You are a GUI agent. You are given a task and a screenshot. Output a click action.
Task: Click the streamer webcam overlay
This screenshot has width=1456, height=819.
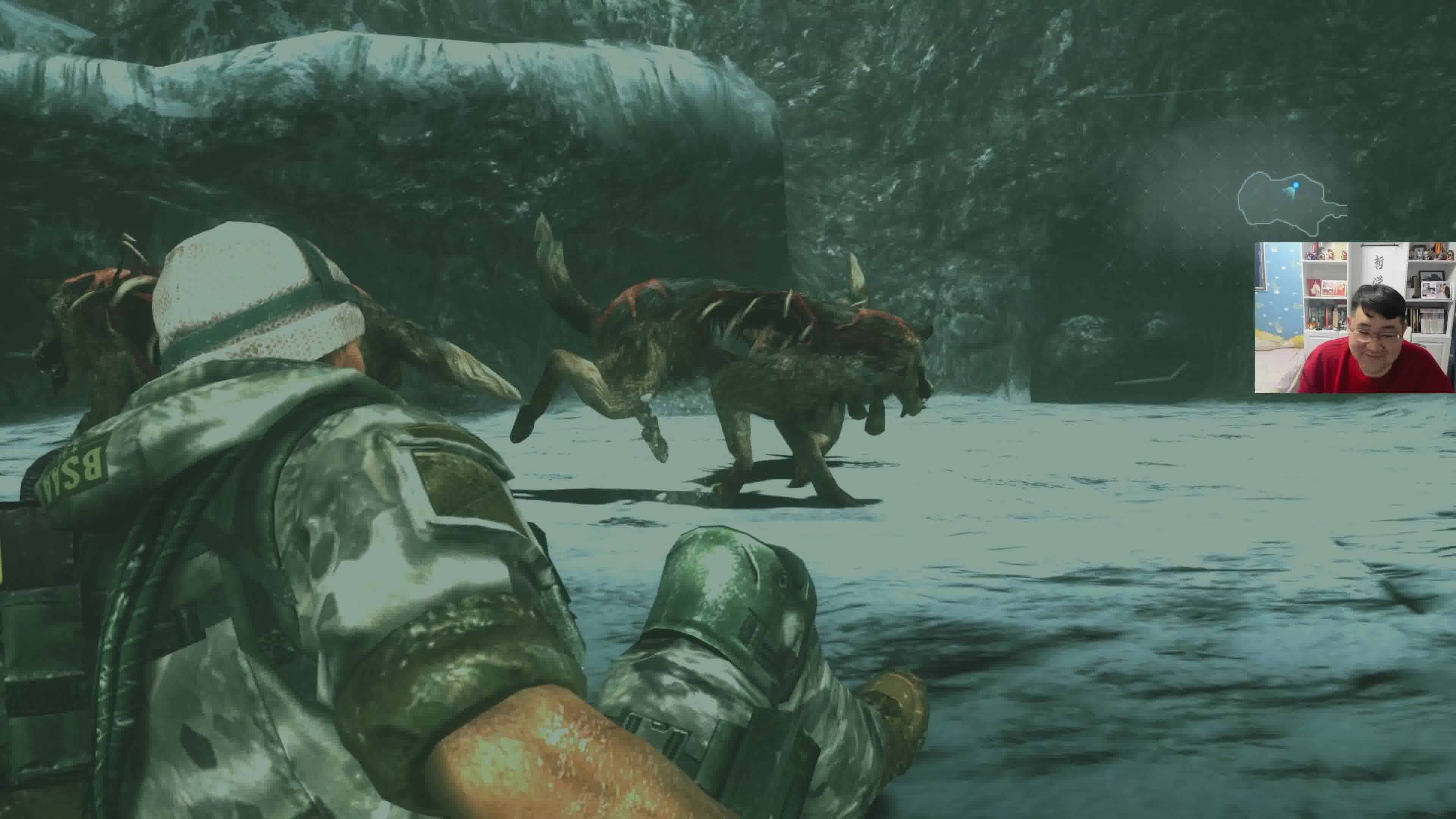click(1354, 317)
